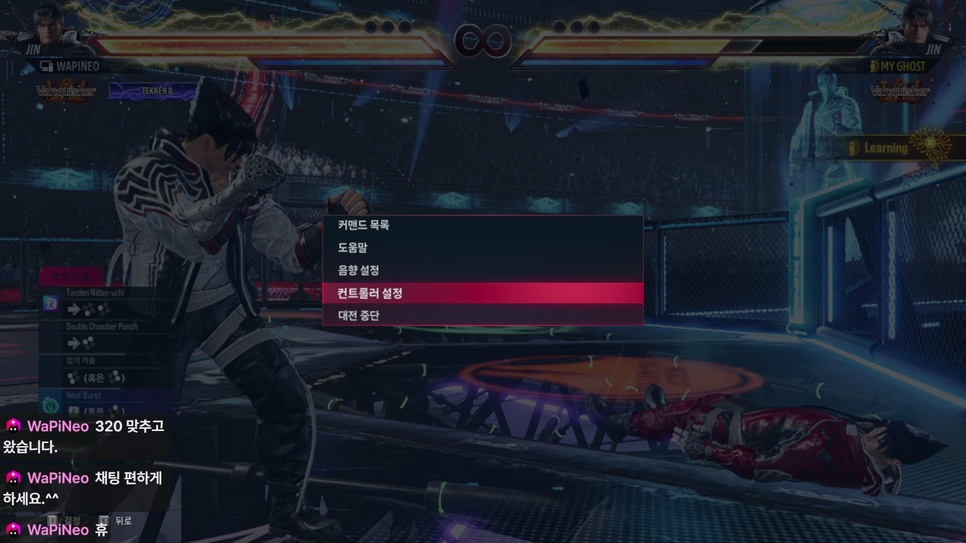Open the 커맨드 목록 command list
The height and width of the screenshot is (543, 966).
[x=364, y=226]
